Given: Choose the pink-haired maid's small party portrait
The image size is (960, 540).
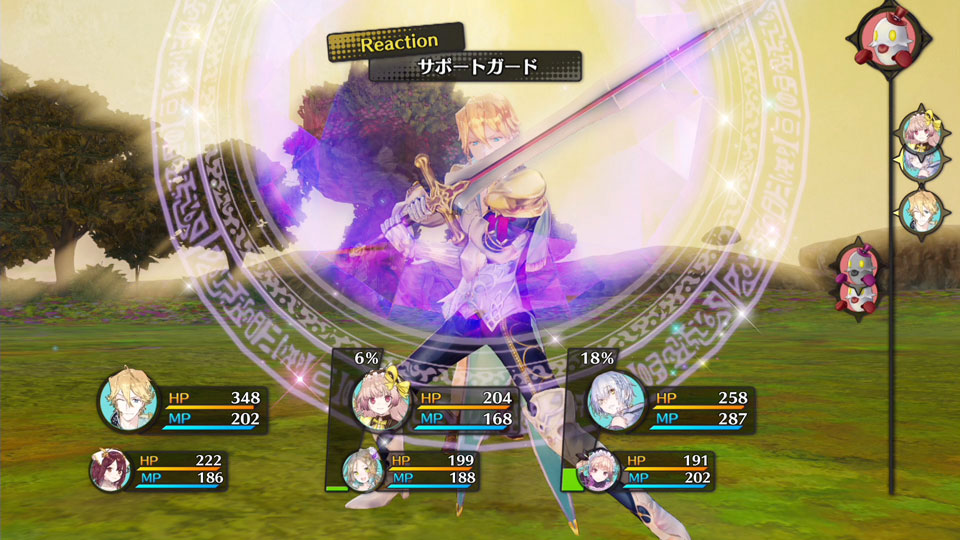Looking at the screenshot, I should 599,471.
